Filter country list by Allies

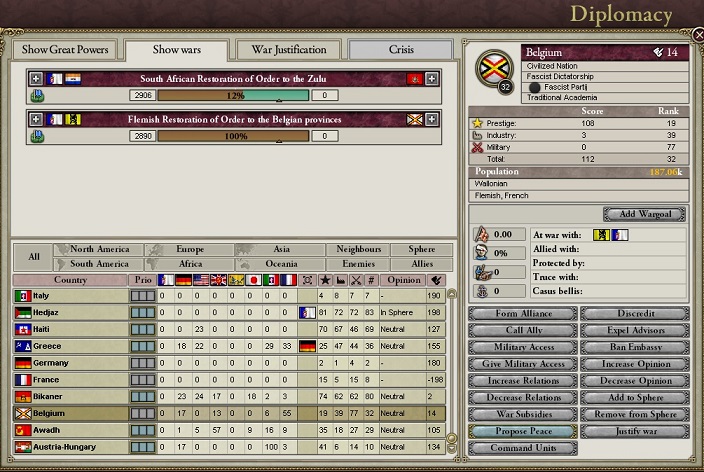[423, 264]
